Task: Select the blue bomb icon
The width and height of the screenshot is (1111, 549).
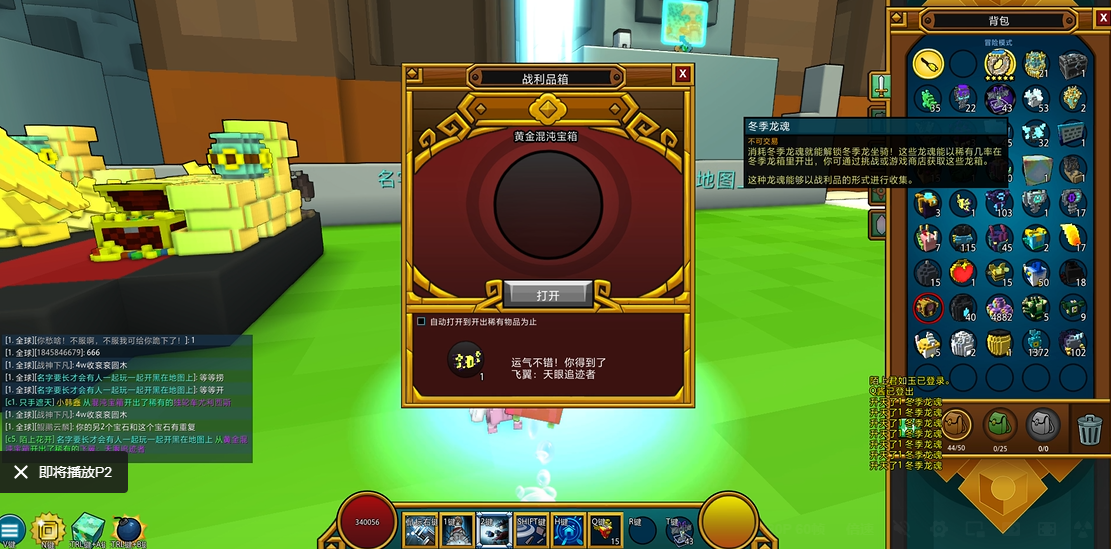Action: click(128, 530)
